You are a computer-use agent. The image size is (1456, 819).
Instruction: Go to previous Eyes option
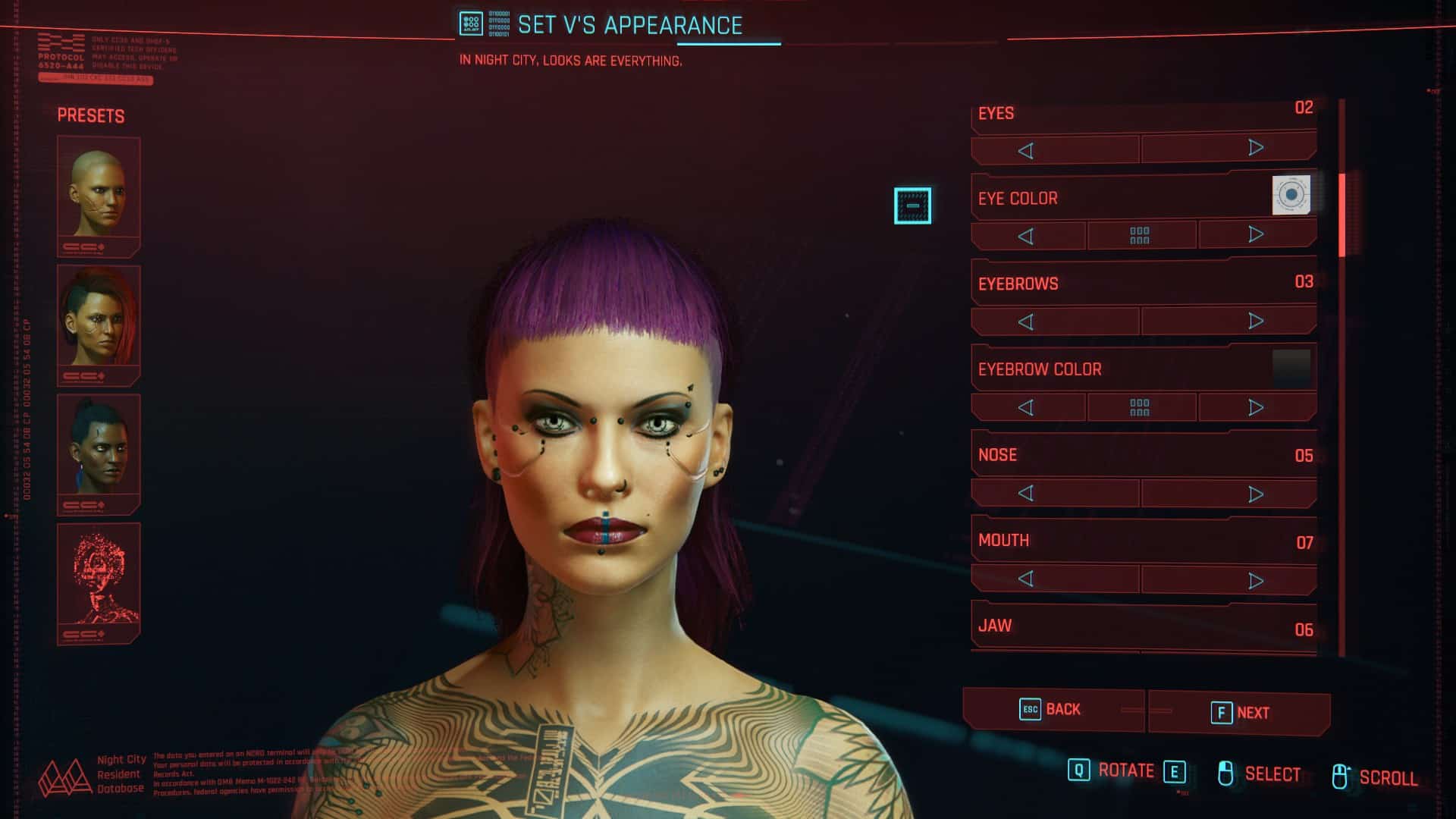1026,150
